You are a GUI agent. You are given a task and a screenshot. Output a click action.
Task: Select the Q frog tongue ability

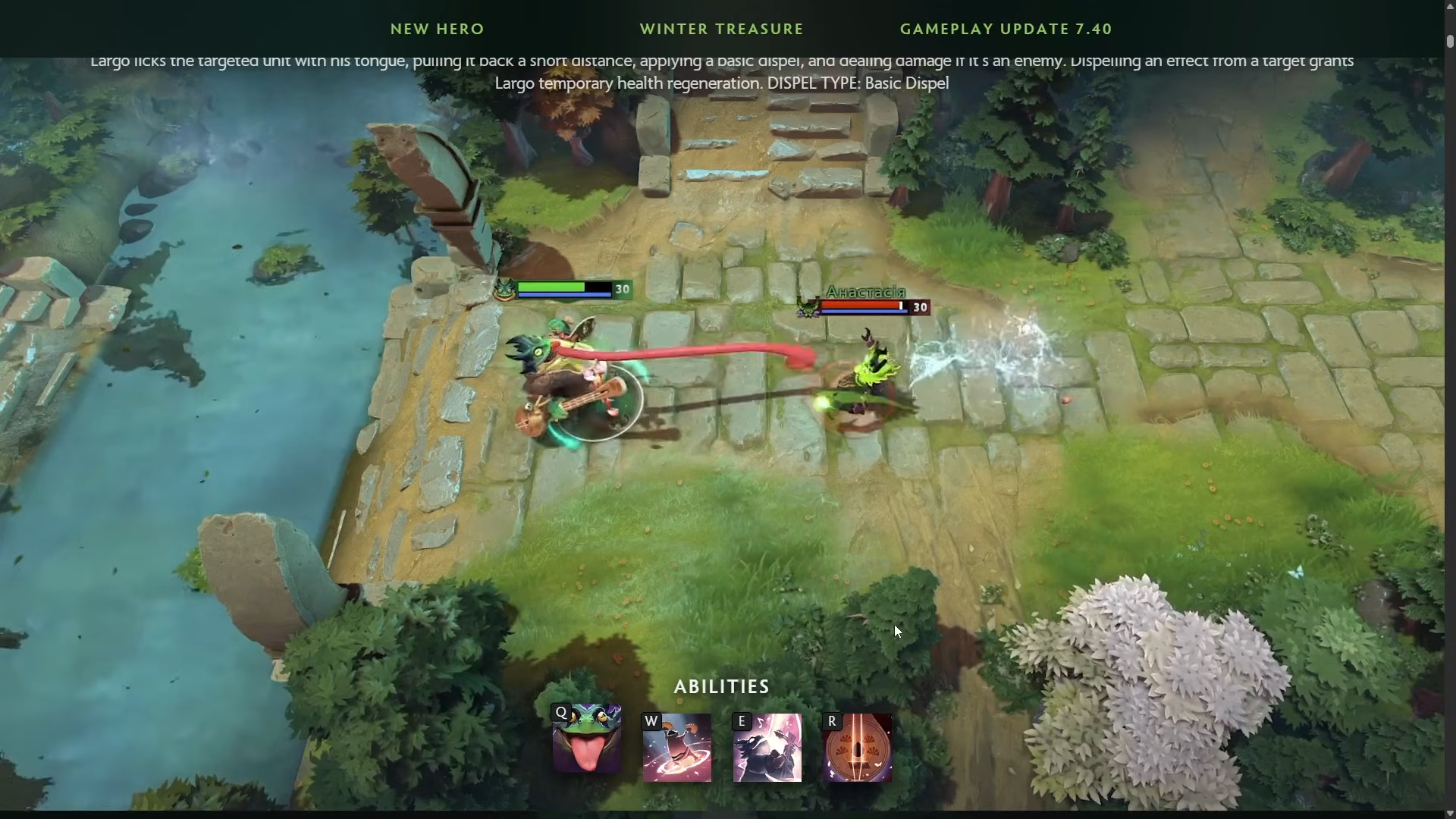[586, 739]
